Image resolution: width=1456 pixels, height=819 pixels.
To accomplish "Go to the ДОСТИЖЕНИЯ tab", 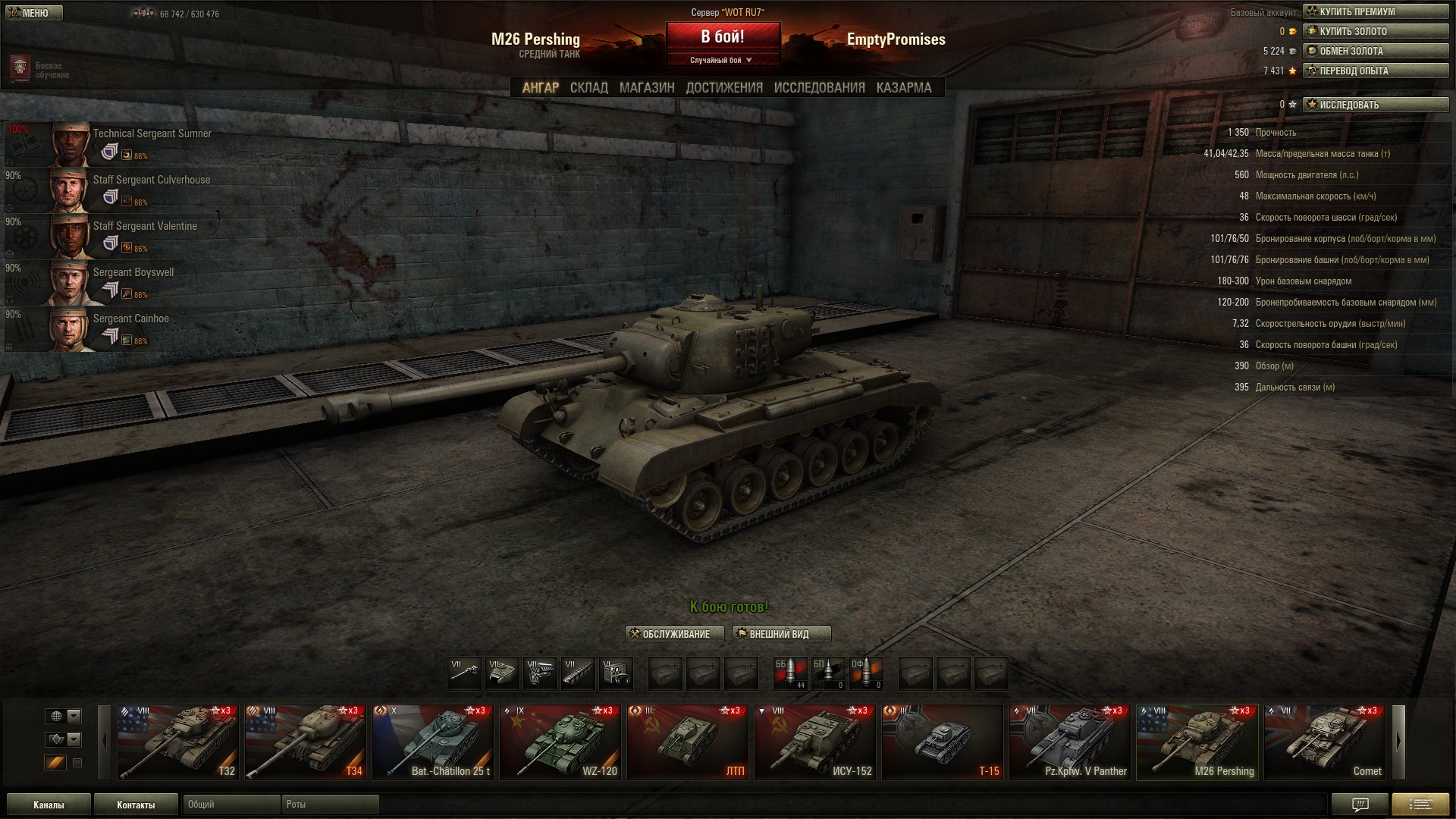I will pos(723,88).
